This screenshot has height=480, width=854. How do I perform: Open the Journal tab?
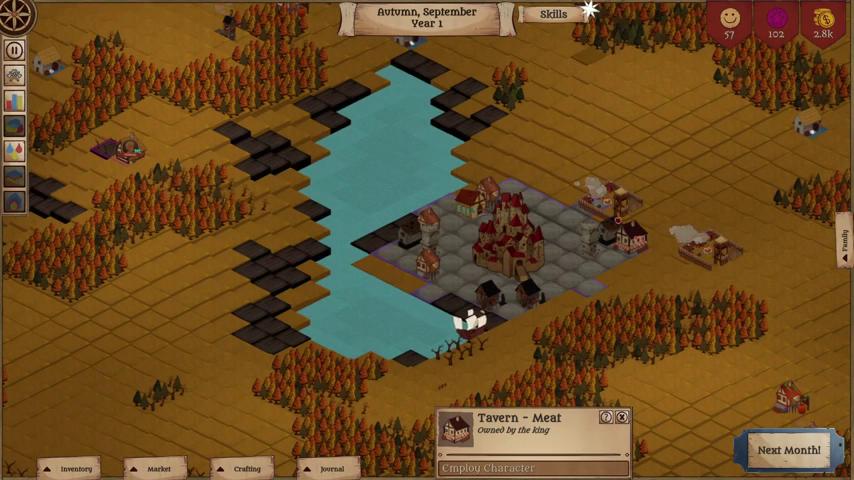click(x=331, y=468)
